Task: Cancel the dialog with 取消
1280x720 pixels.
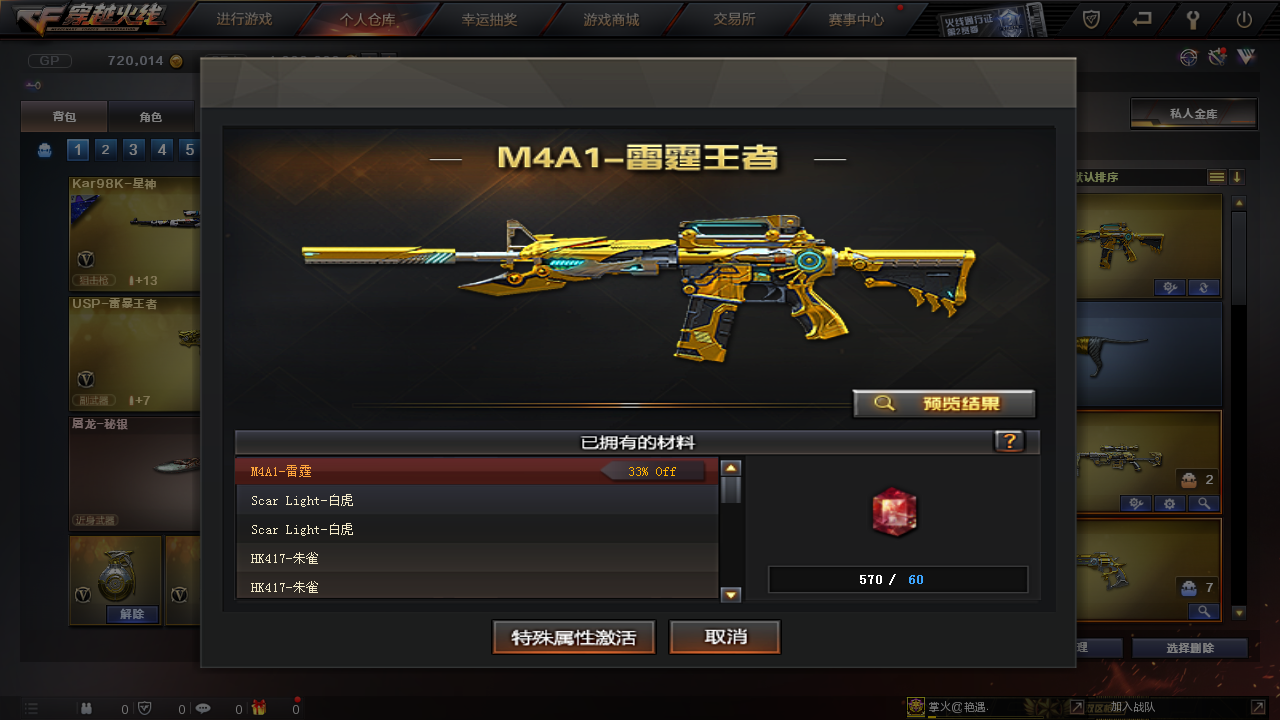Action: click(x=725, y=638)
